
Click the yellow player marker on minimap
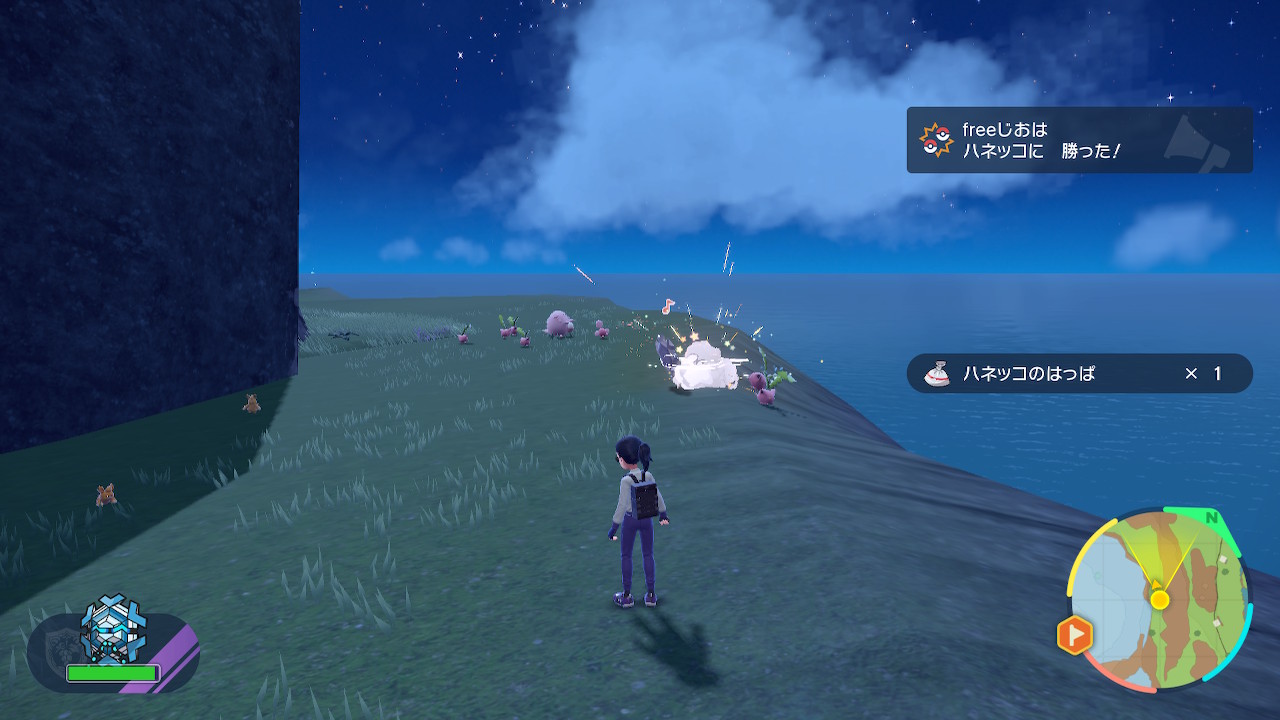(1159, 600)
